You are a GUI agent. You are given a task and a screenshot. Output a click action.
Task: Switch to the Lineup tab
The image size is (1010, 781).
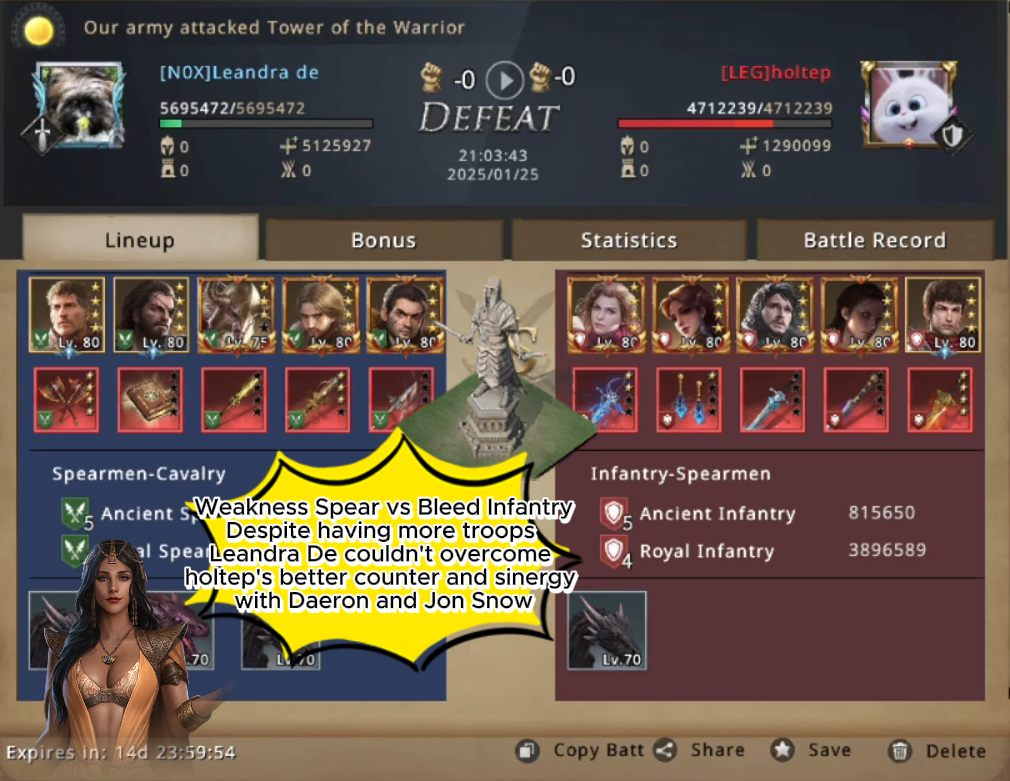pyautogui.click(x=139, y=240)
